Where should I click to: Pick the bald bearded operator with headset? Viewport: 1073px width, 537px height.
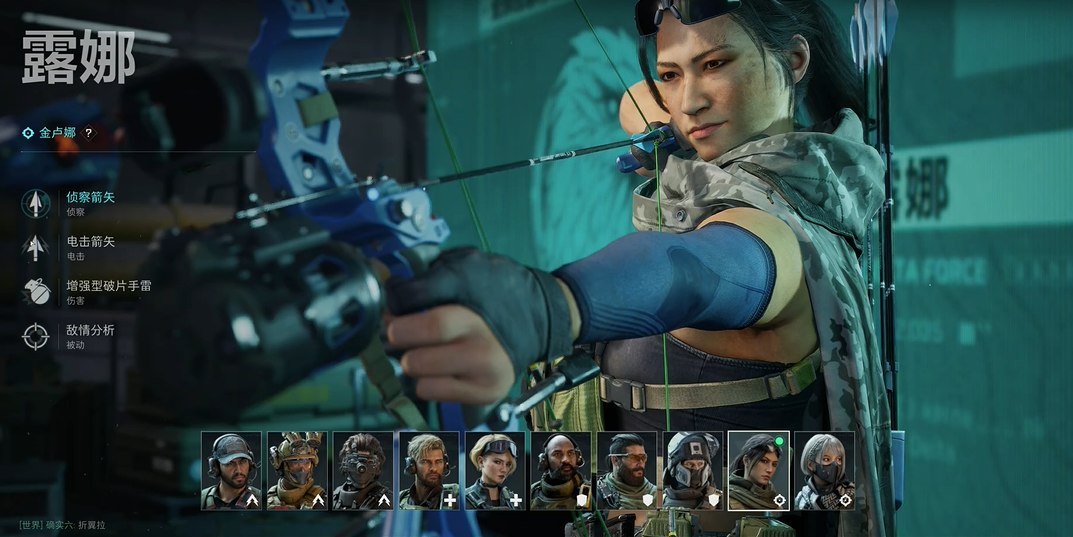(561, 471)
